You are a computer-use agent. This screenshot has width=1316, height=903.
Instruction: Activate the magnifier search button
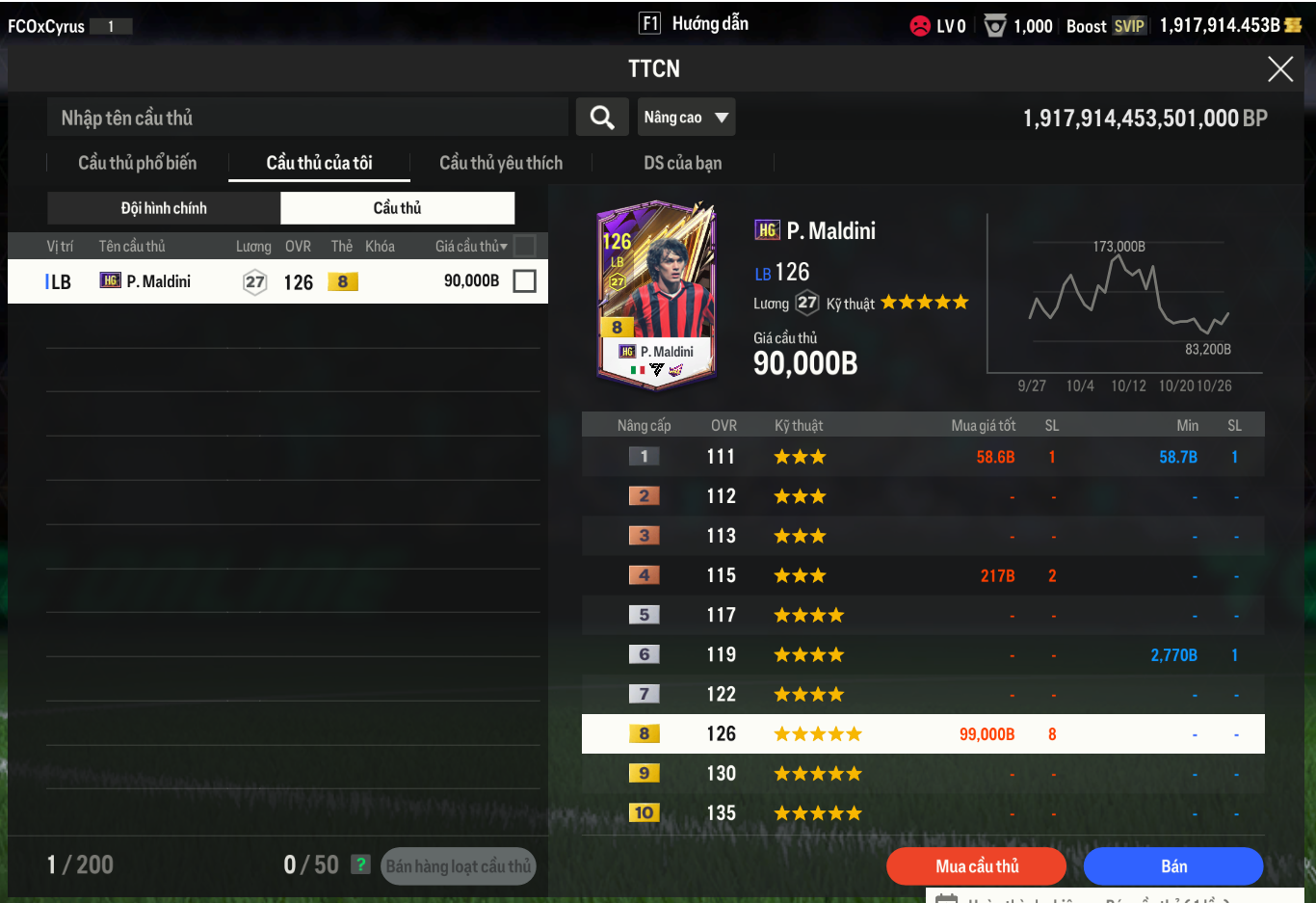click(x=602, y=118)
